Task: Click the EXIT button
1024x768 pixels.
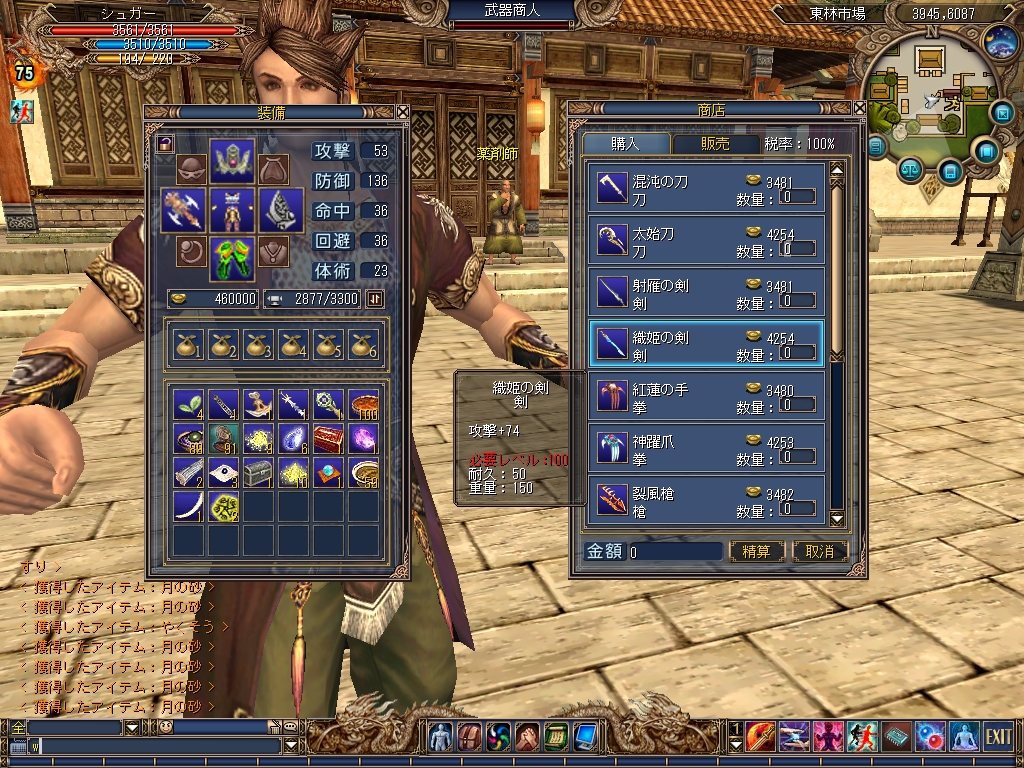Action: [998, 737]
